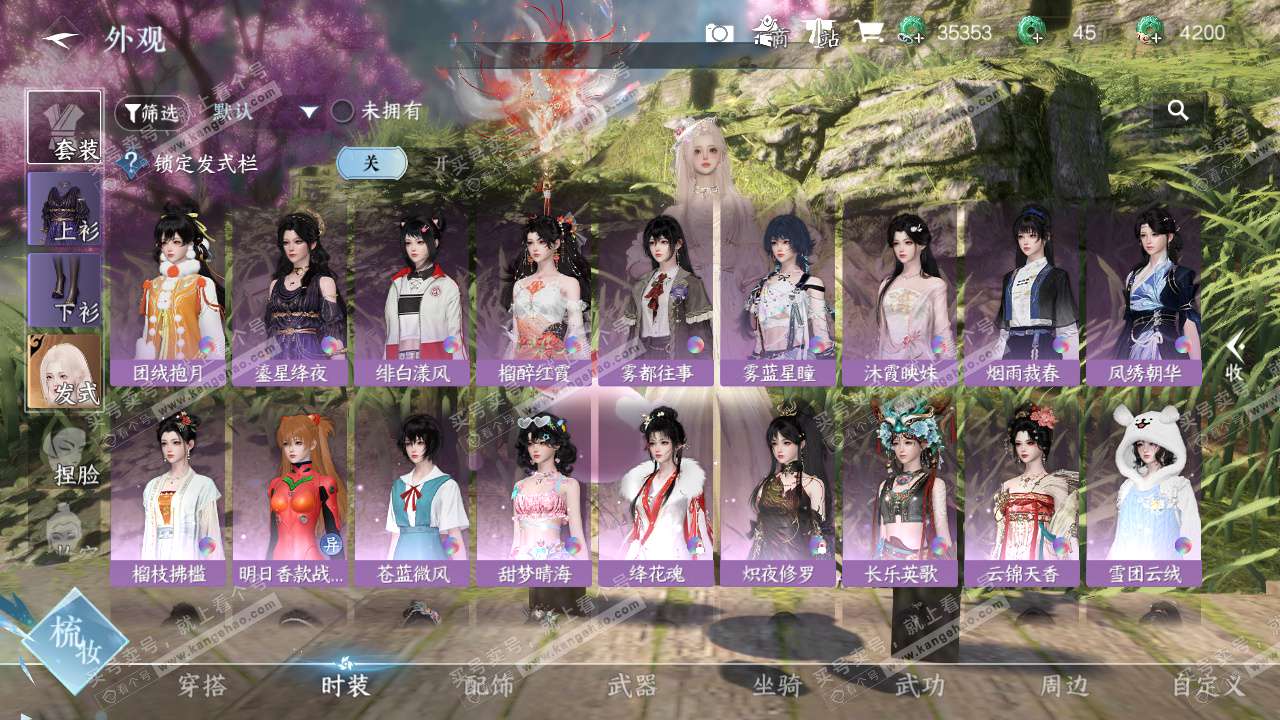1280x720 pixels.
Task: Select the 下衫 category tab
Action: pos(65,290)
